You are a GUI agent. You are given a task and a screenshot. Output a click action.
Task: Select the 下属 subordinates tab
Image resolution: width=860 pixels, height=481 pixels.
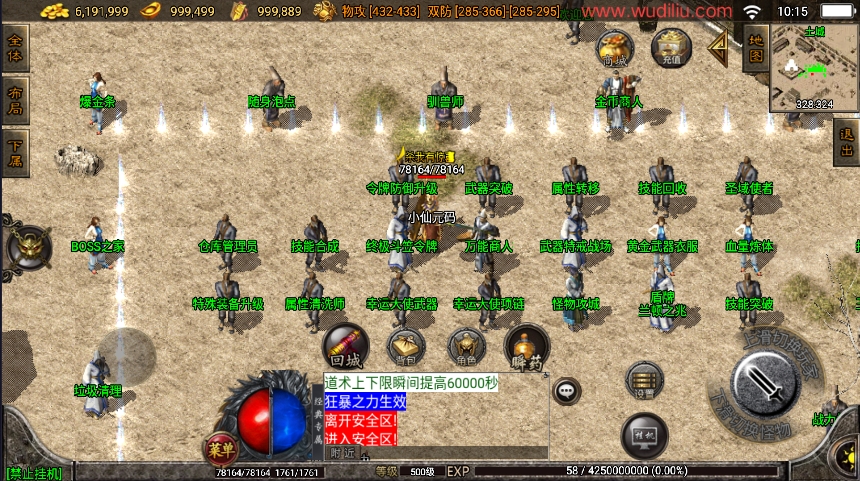[x=15, y=154]
